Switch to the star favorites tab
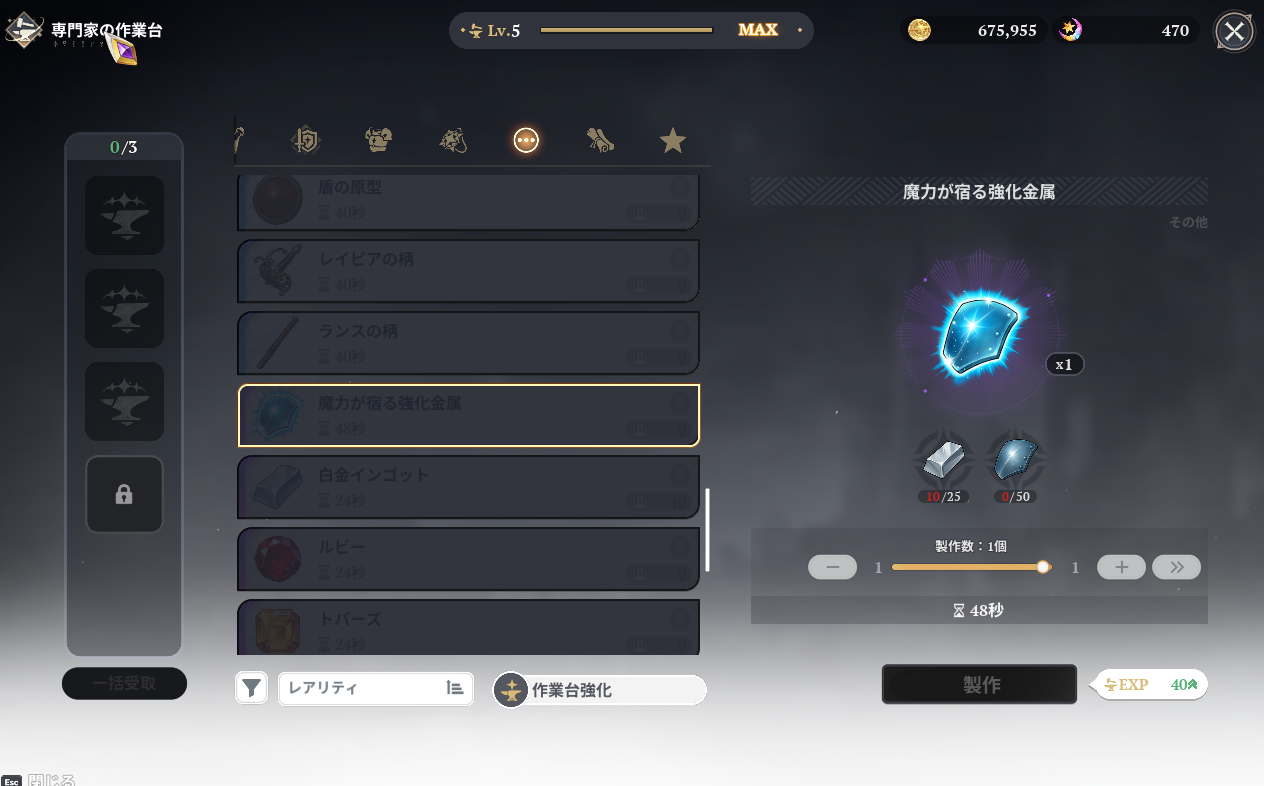The image size is (1264, 786). 673,141
